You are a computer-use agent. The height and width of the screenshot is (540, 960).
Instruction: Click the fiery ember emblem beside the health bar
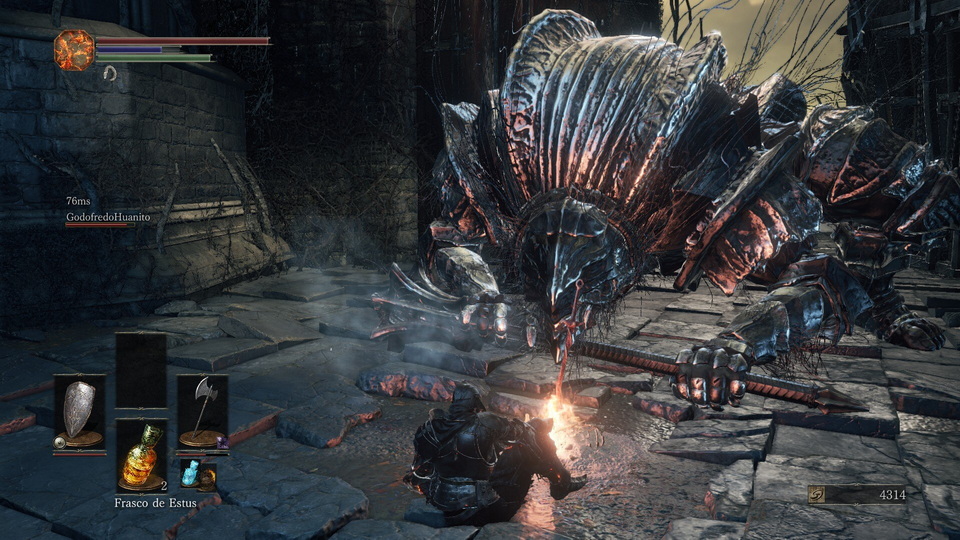[x=74, y=50]
